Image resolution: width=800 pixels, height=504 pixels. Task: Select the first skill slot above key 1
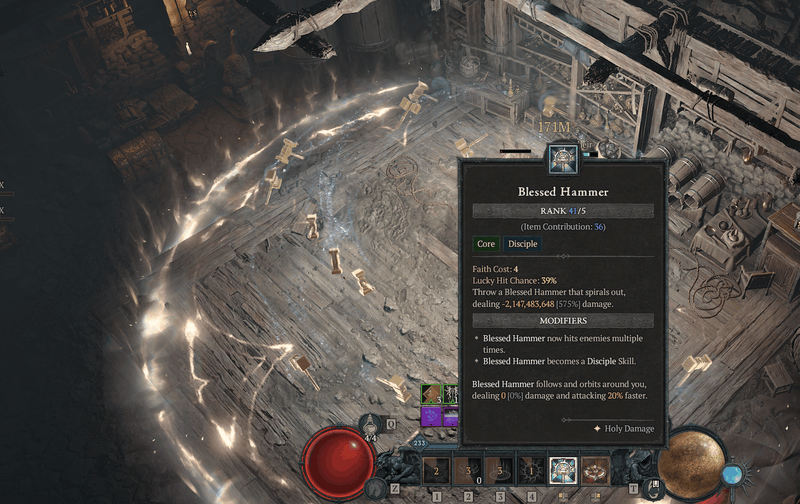[435, 469]
